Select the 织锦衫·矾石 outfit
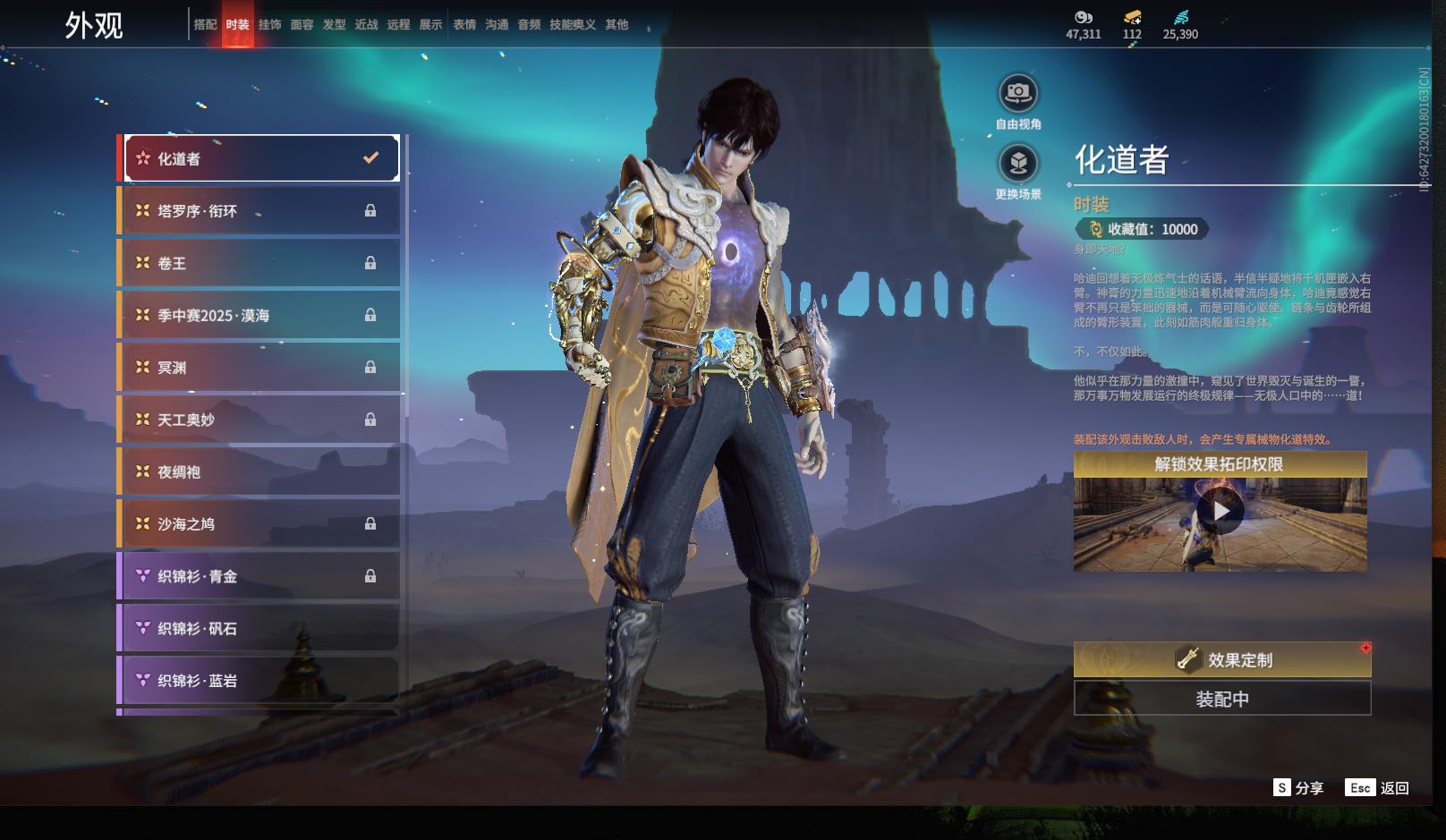This screenshot has width=1446, height=840. coord(261,628)
